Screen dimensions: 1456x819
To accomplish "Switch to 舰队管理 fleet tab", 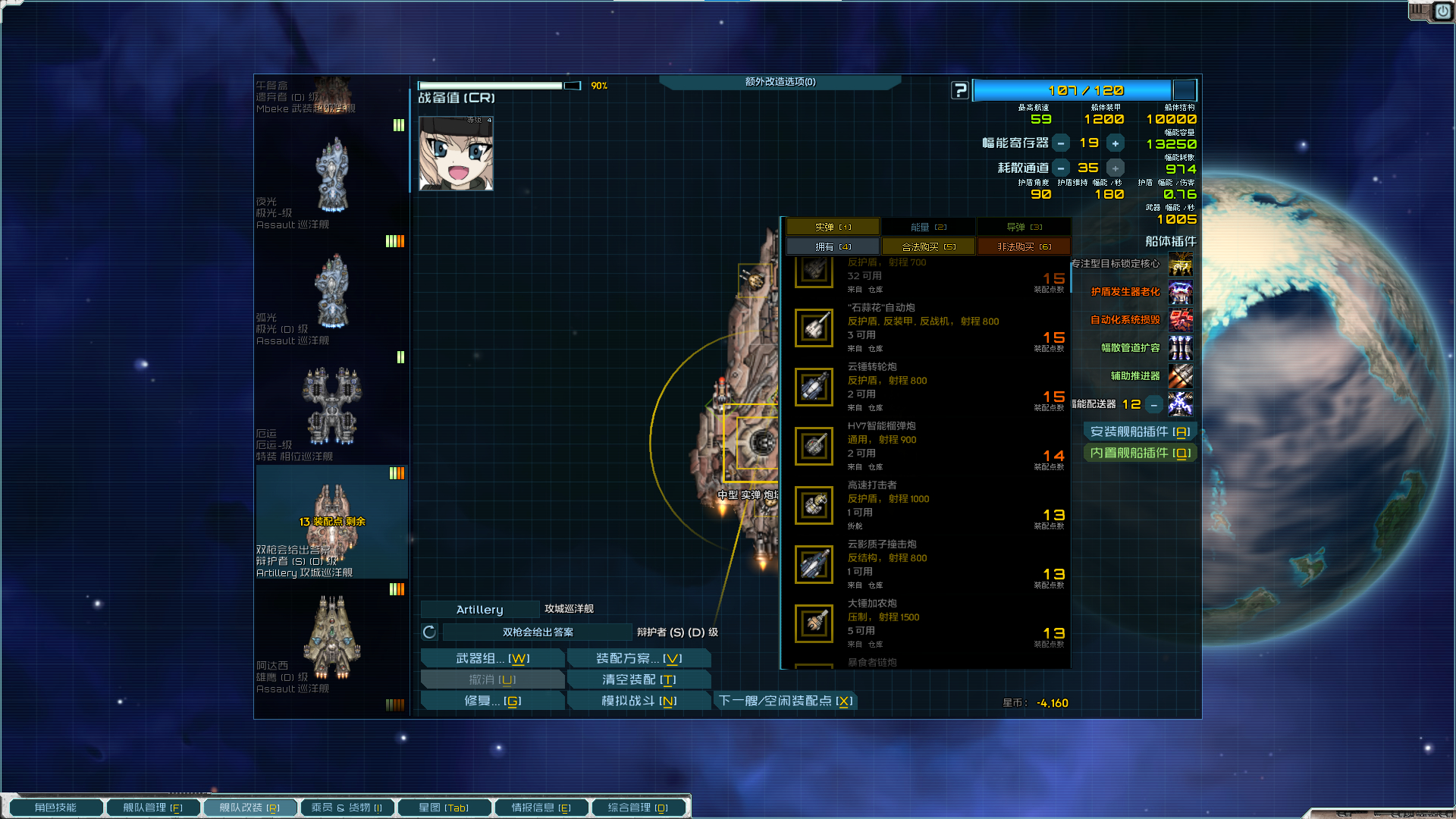I will click(x=152, y=808).
